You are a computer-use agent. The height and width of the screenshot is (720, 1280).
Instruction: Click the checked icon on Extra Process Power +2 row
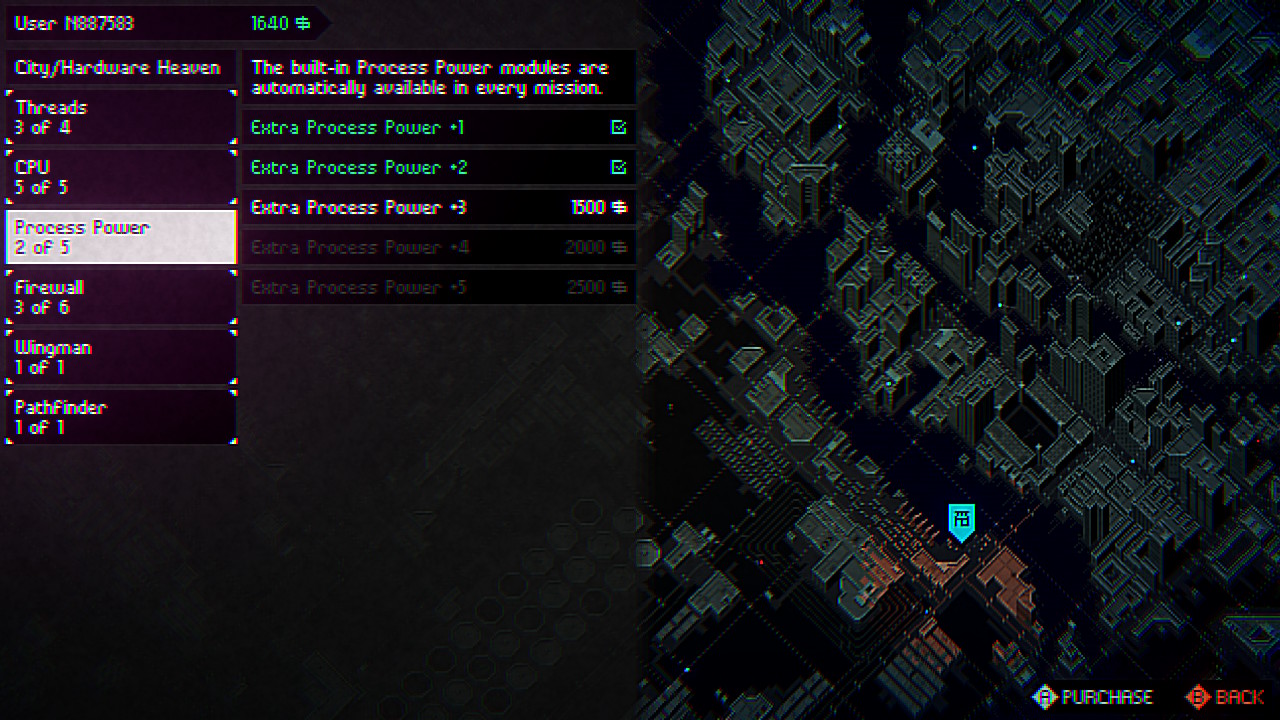pos(619,167)
